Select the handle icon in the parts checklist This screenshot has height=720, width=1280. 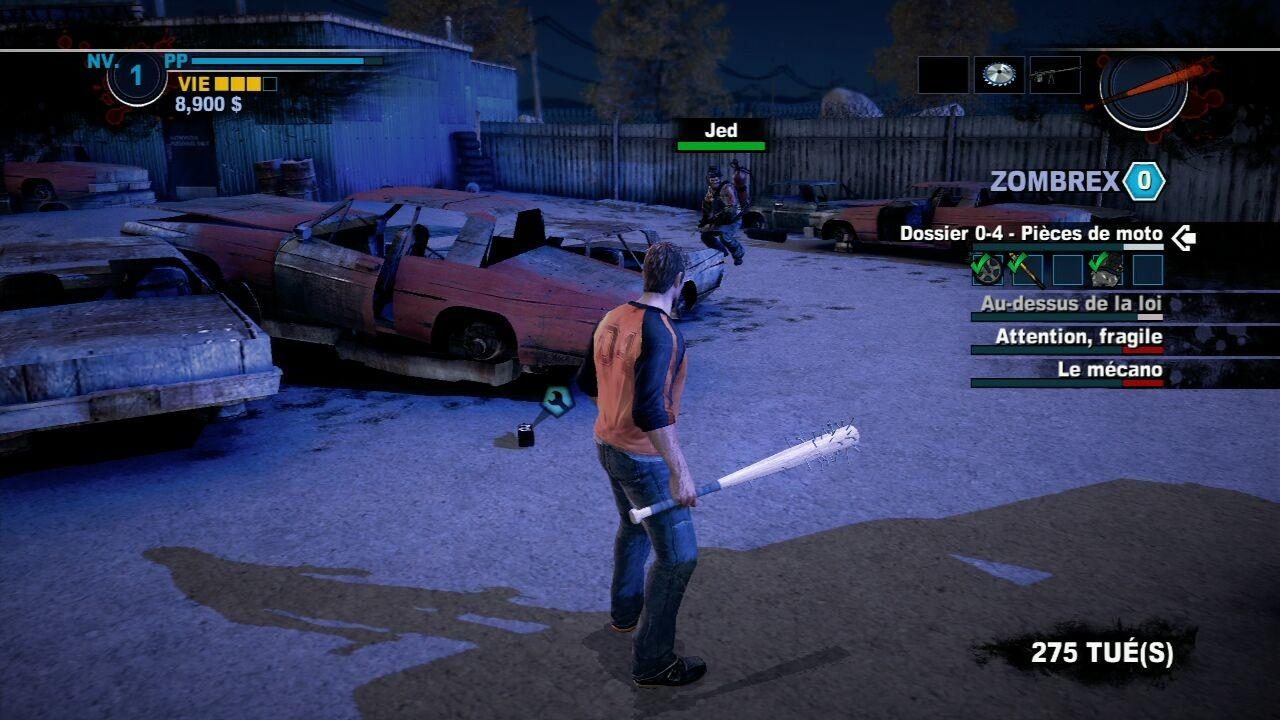point(1027,270)
